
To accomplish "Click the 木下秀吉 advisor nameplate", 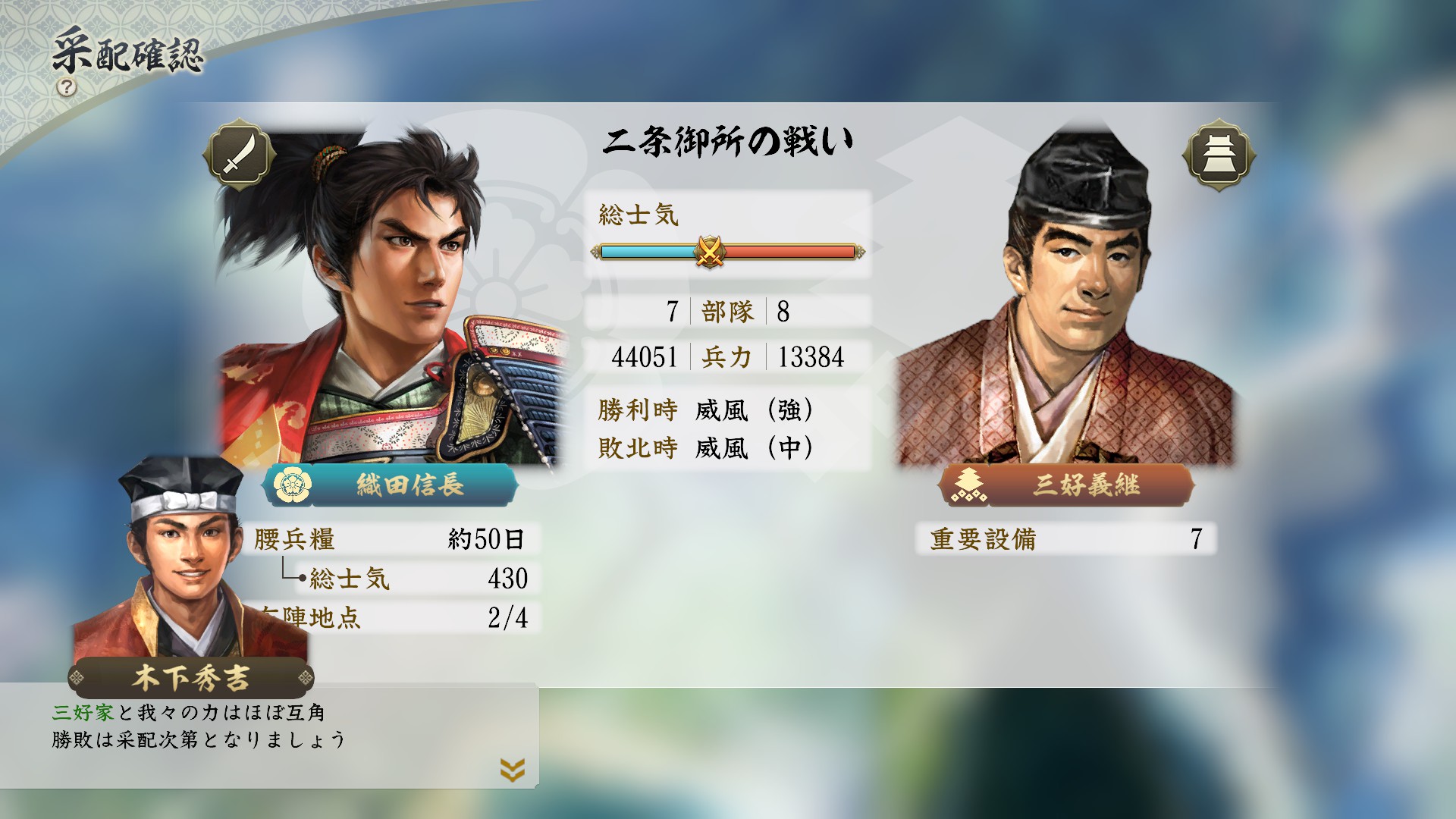I will (191, 677).
